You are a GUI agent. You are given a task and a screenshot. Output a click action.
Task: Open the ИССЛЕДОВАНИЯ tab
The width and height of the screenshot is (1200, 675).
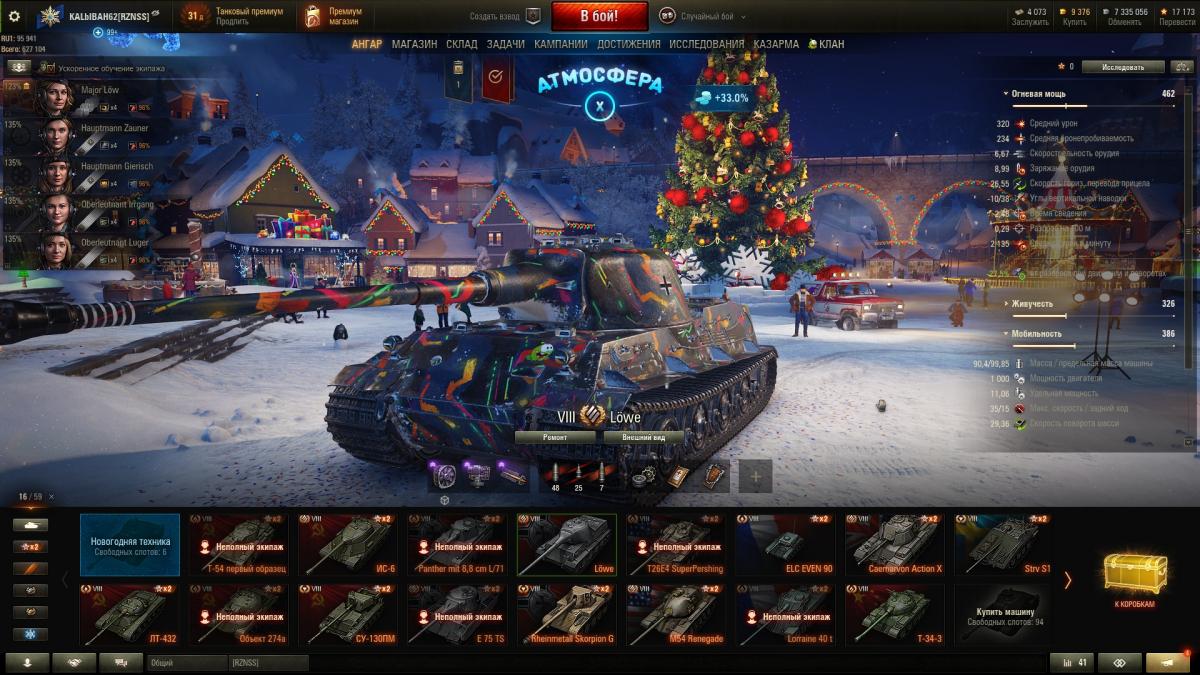706,44
